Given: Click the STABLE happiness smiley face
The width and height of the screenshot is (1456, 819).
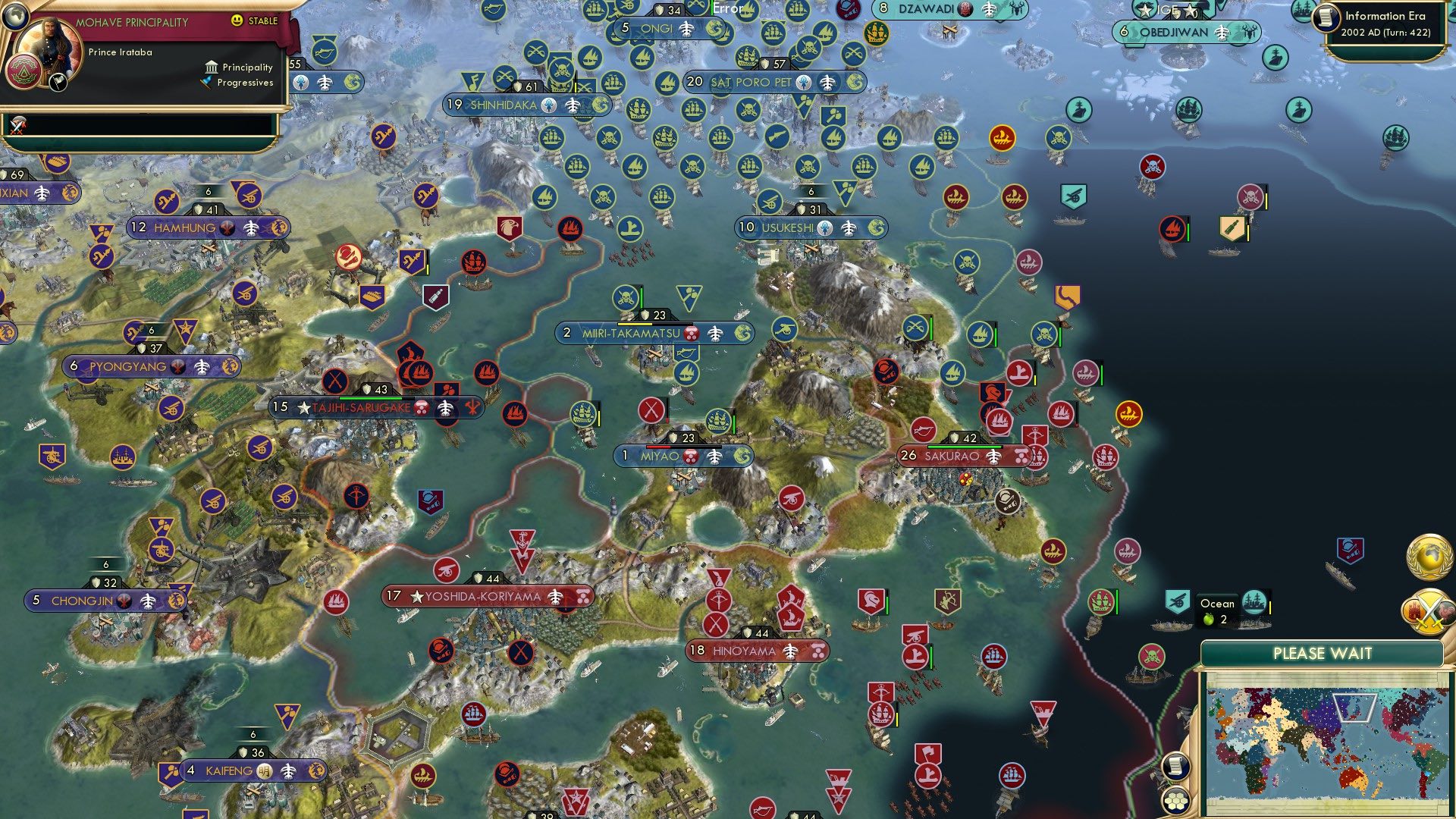Looking at the screenshot, I should coord(237,20).
